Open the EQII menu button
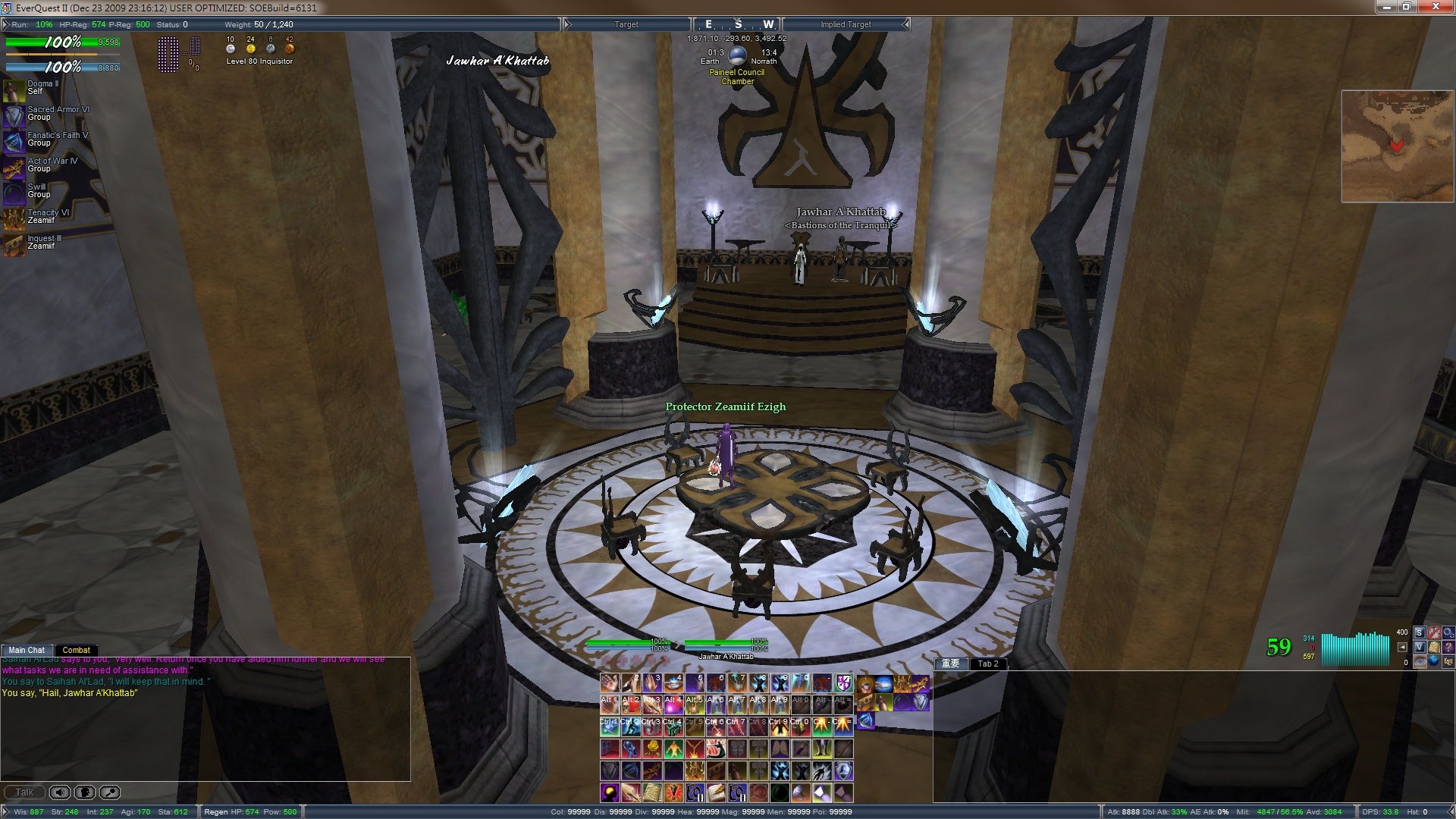Viewport: 1456px width, 819px height. 1448,661
